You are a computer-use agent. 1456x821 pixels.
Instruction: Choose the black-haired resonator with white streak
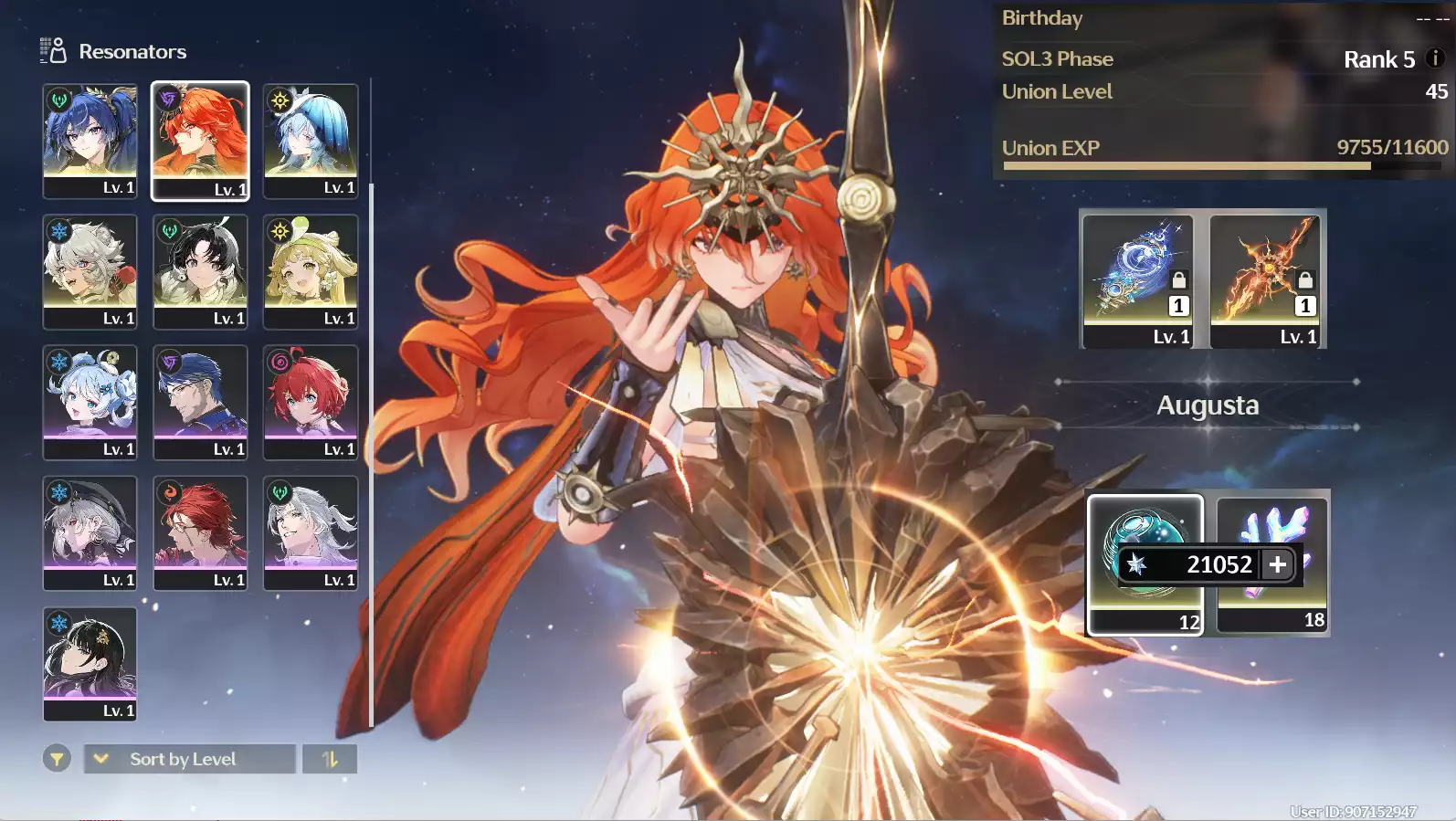200,270
